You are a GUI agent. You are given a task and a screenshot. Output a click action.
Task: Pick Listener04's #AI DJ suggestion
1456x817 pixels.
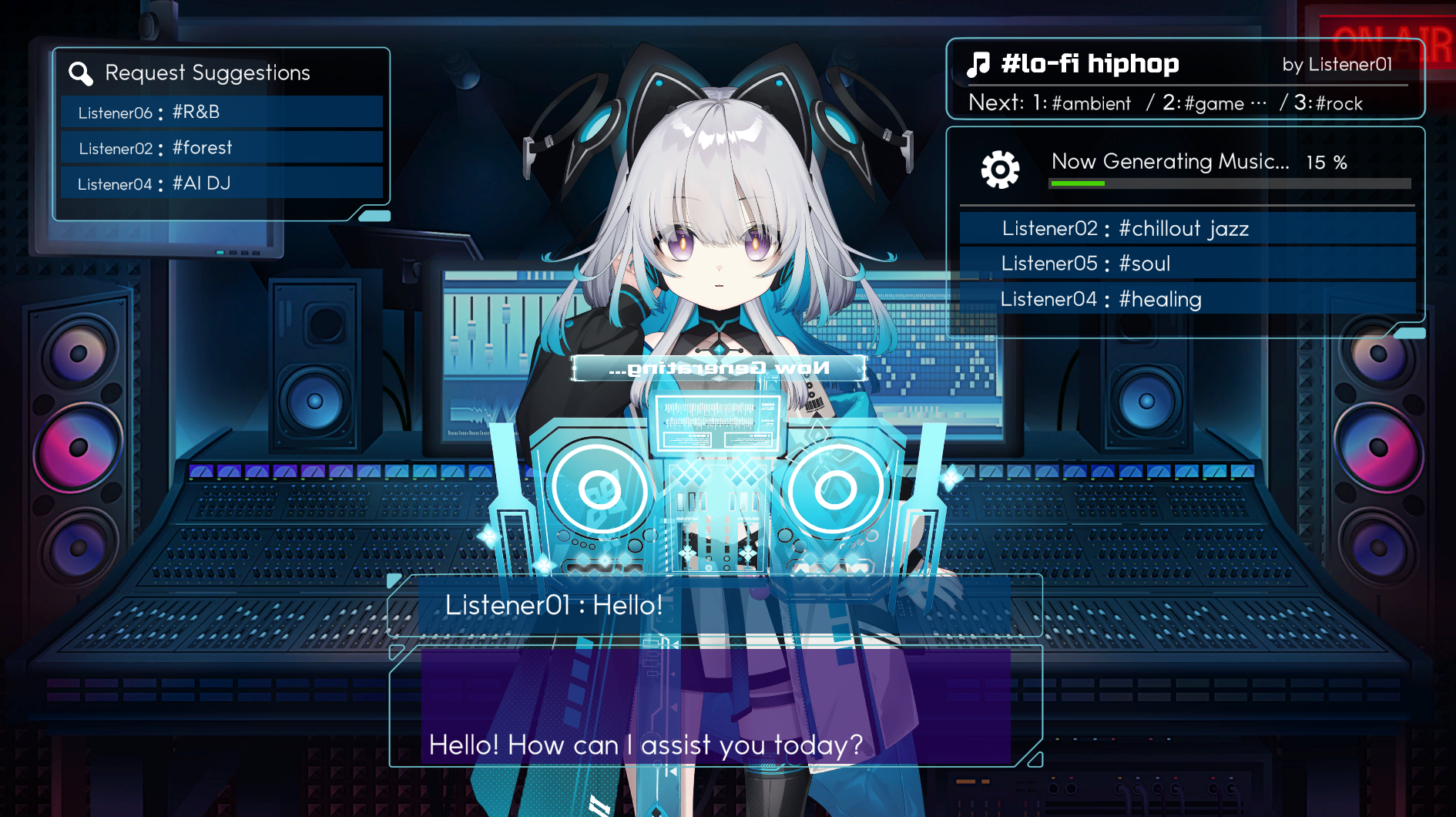click(222, 183)
